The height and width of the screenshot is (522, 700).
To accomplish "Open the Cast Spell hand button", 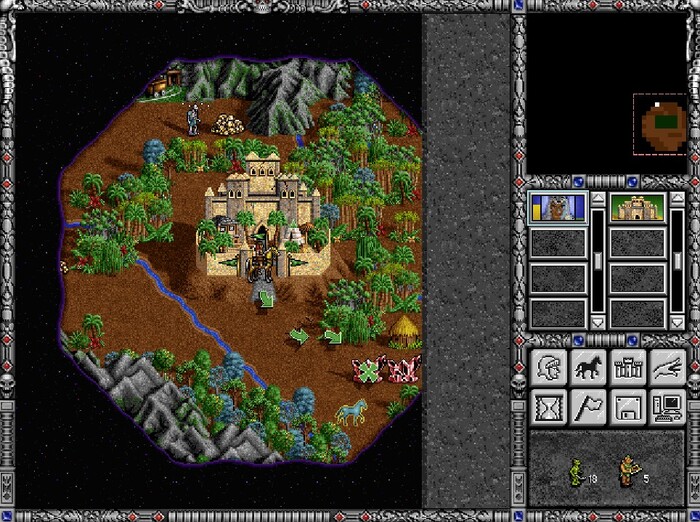I will pyautogui.click(x=667, y=367).
